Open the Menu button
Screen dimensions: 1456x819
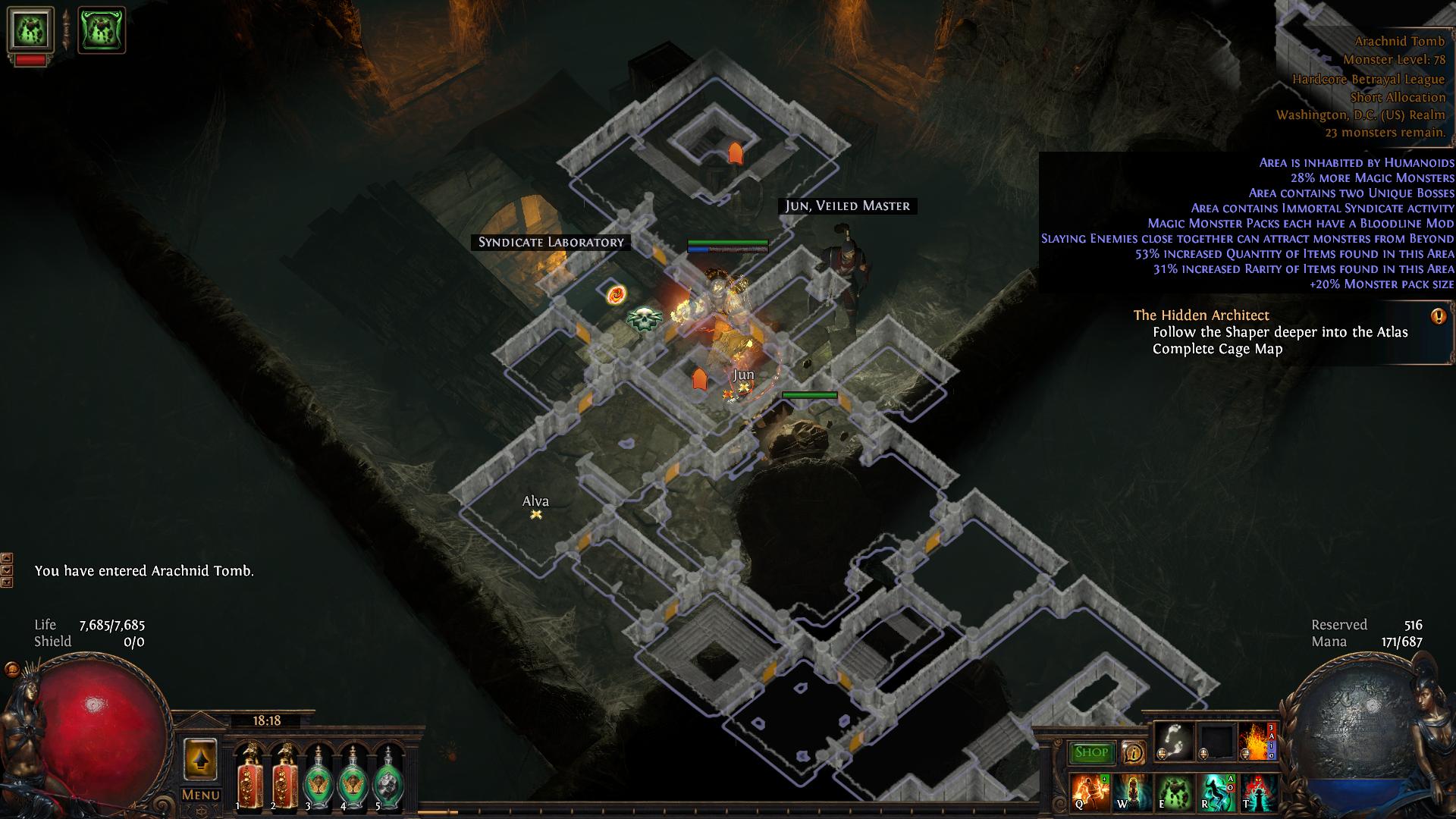(x=201, y=795)
